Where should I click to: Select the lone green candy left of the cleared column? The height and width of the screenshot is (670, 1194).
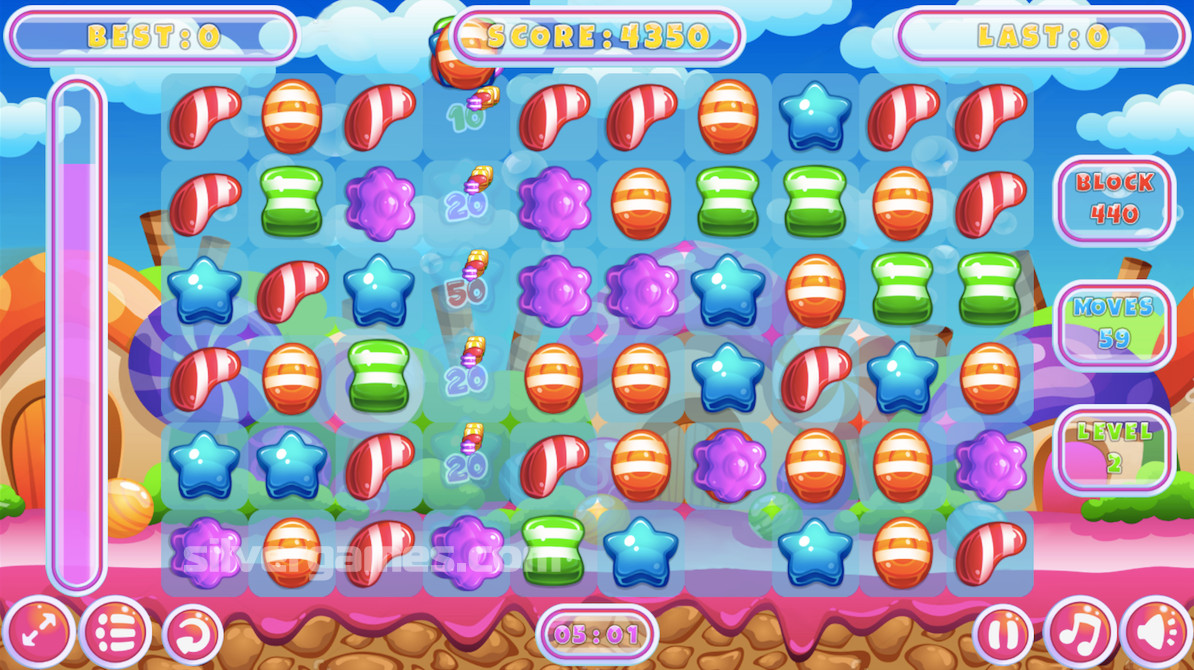click(378, 375)
